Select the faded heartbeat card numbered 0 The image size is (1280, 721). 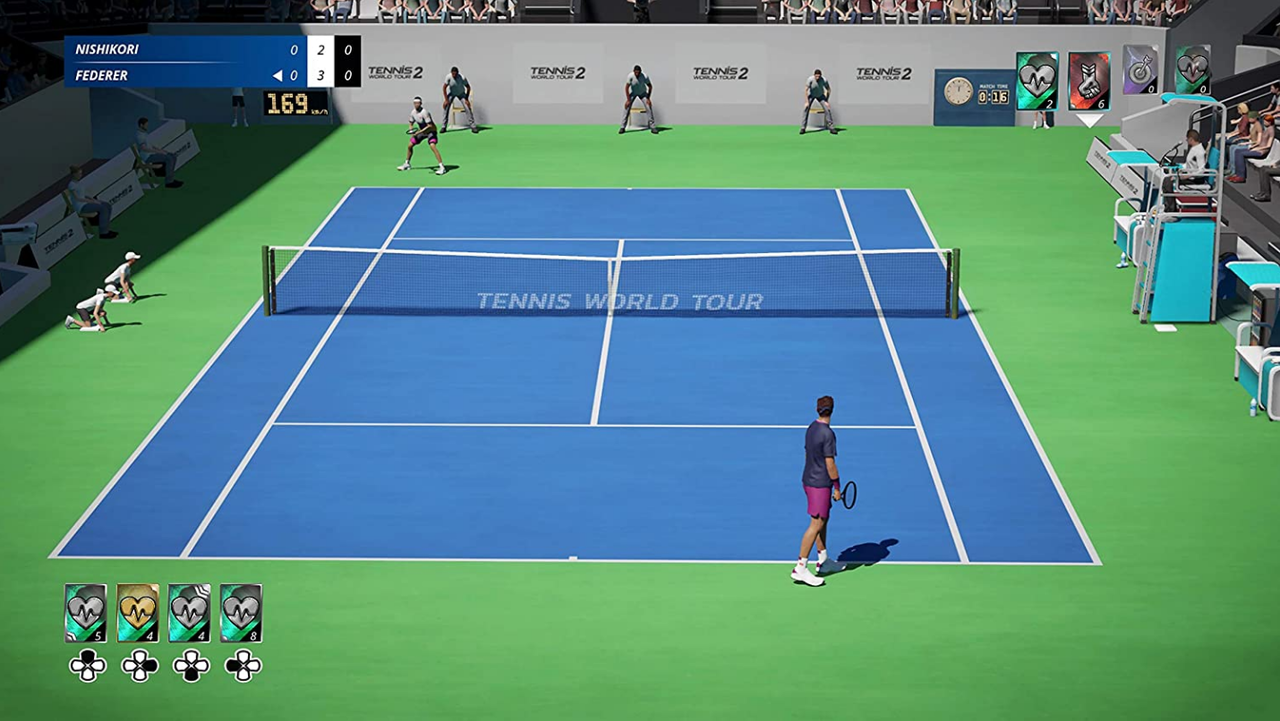pyautogui.click(x=1192, y=70)
